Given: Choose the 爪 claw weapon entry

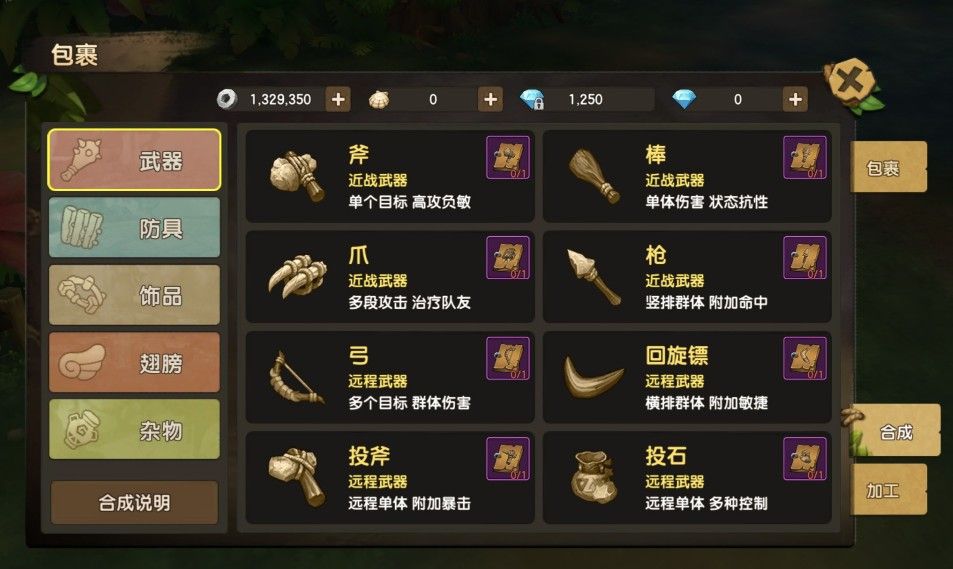Looking at the screenshot, I should (389, 277).
